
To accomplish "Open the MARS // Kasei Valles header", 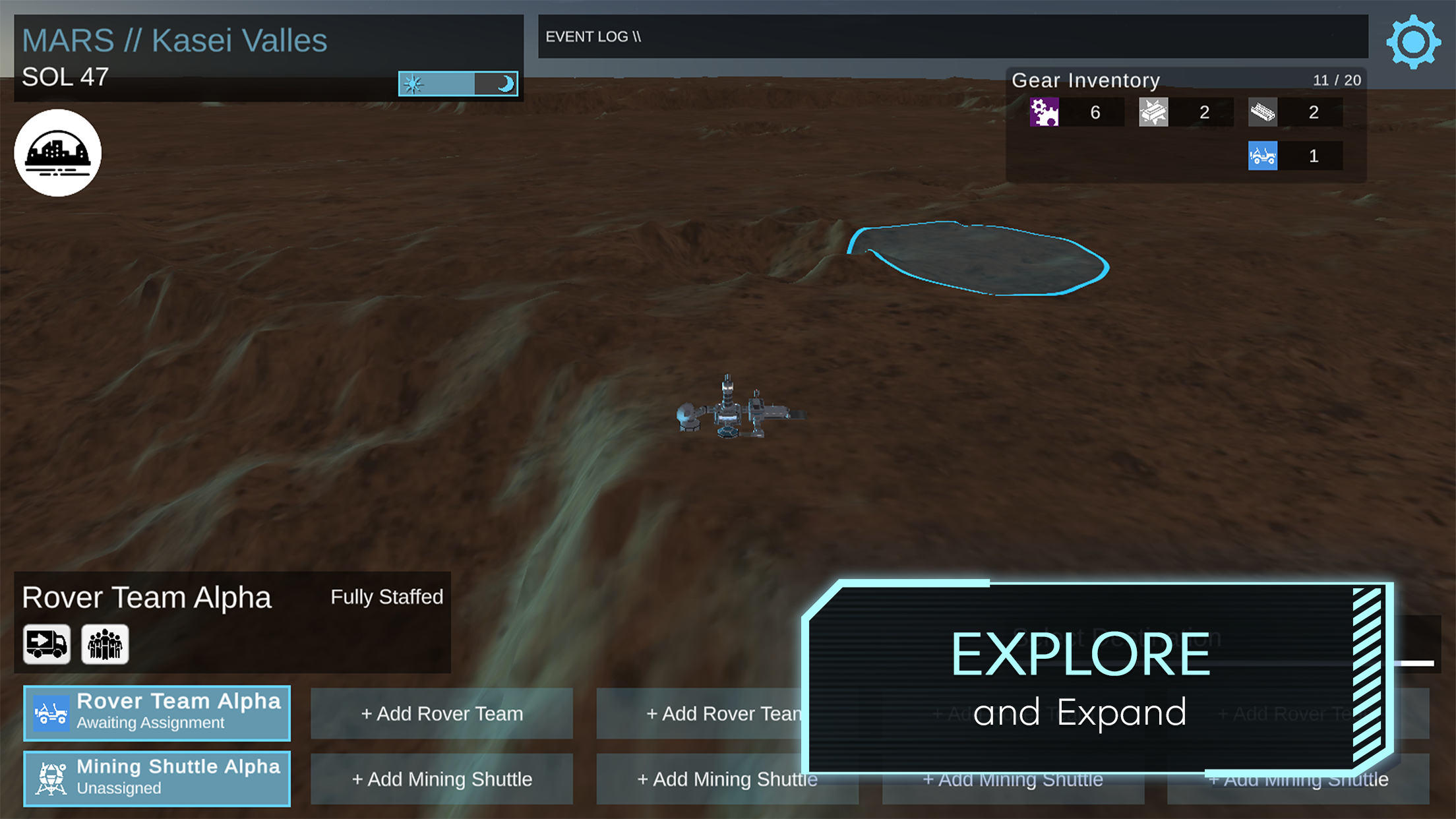I will [175, 40].
